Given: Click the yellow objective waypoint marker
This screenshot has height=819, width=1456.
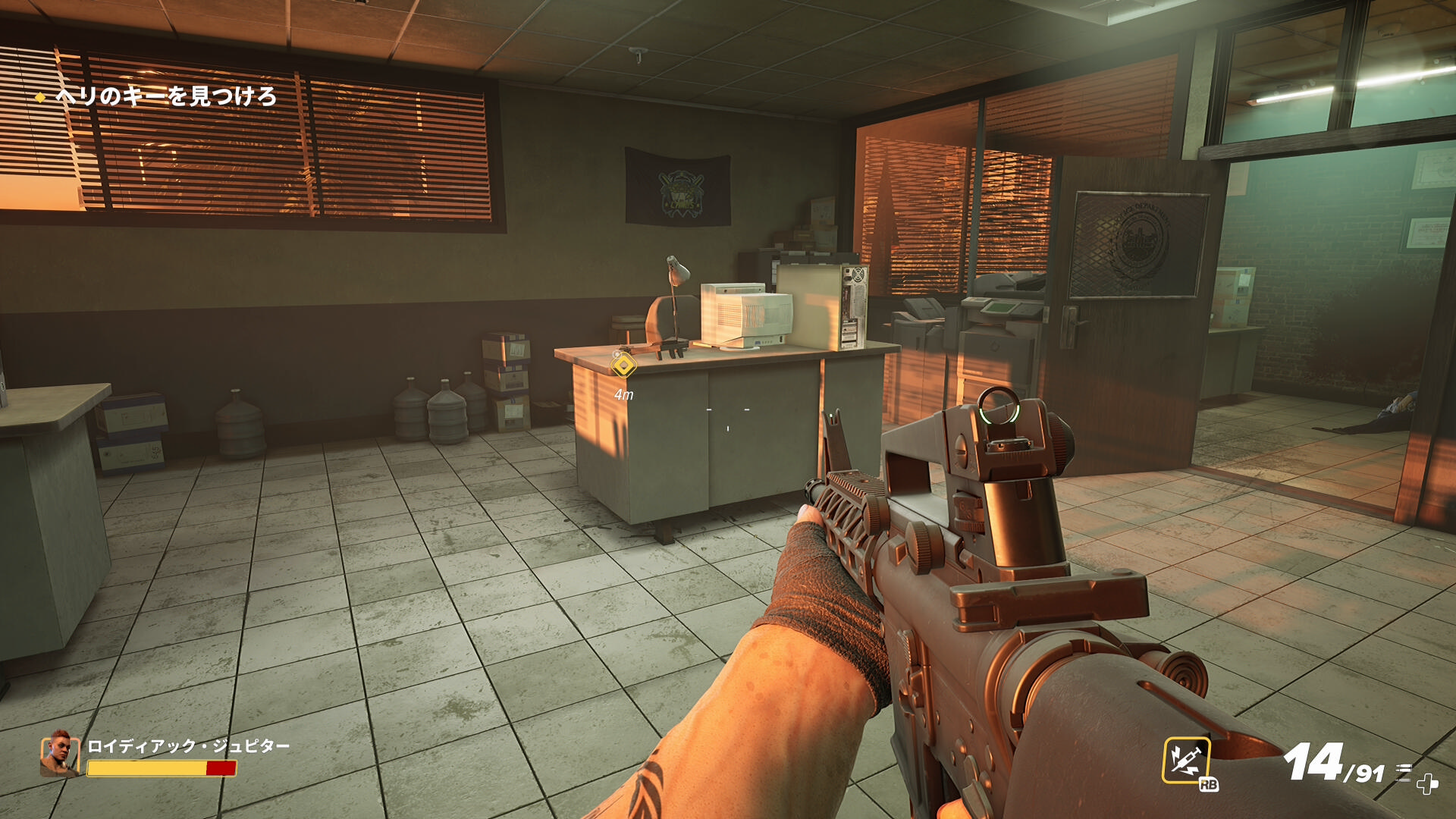Looking at the screenshot, I should 623,366.
